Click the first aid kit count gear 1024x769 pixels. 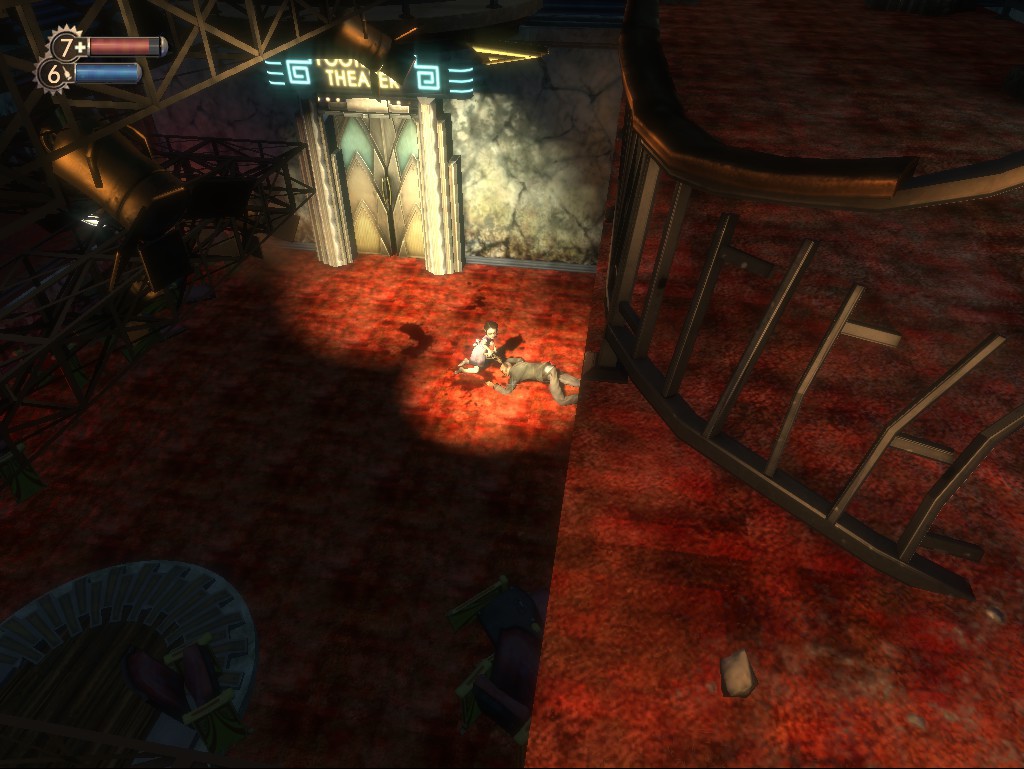pos(67,46)
